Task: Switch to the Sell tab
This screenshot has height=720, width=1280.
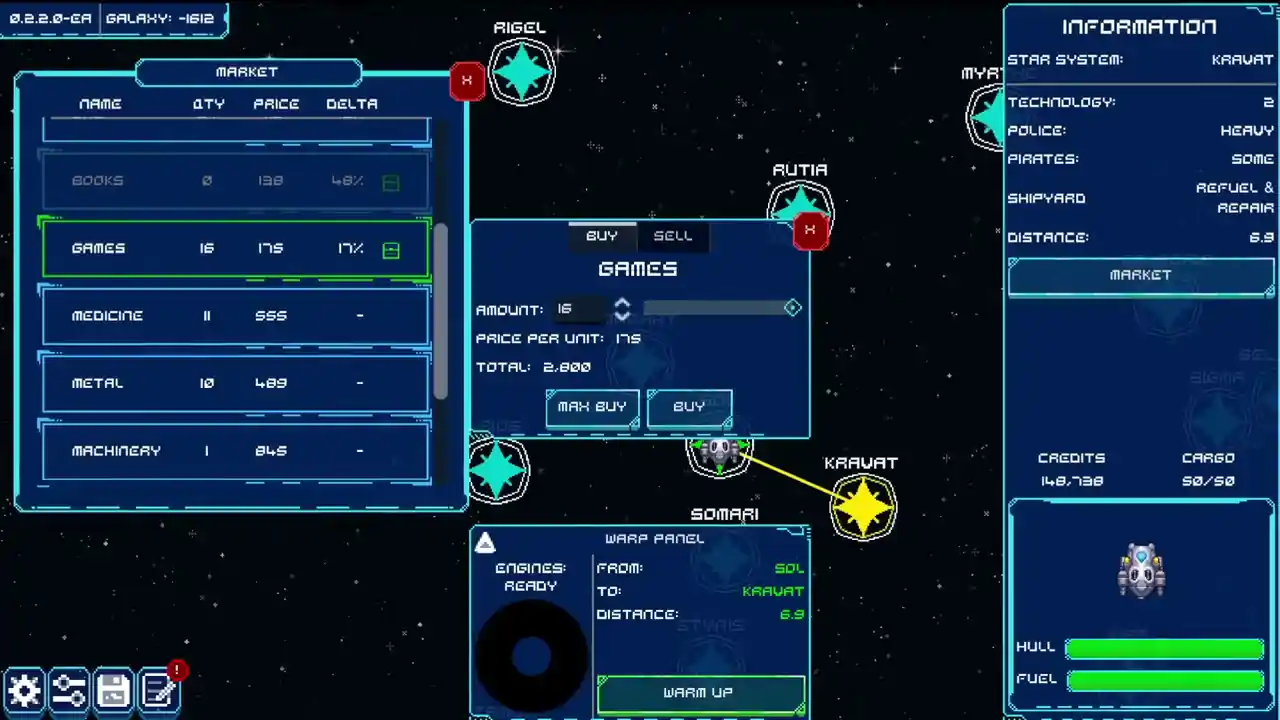Action: coord(673,236)
